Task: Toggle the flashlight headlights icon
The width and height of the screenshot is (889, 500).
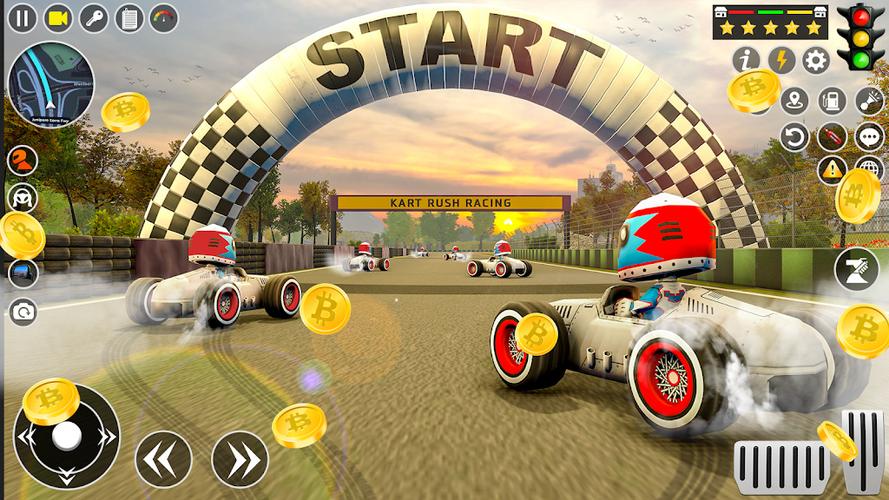Action: pyautogui.click(x=869, y=101)
